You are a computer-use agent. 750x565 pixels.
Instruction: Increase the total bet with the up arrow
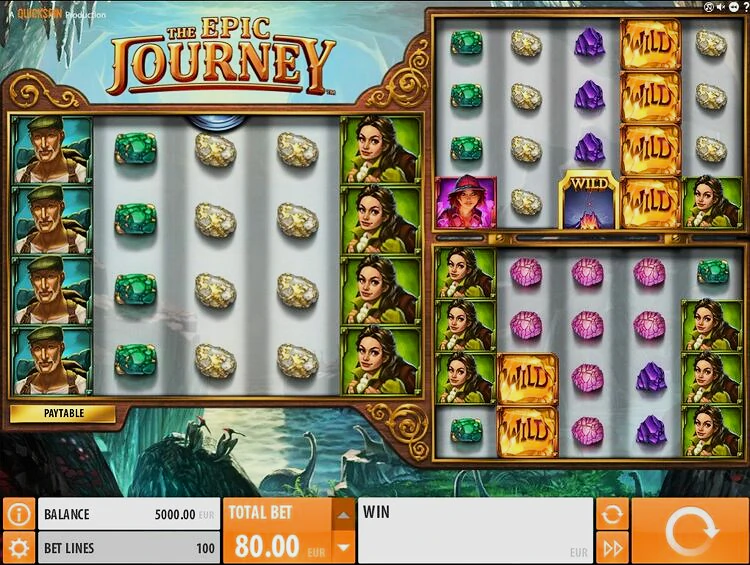tap(343, 516)
